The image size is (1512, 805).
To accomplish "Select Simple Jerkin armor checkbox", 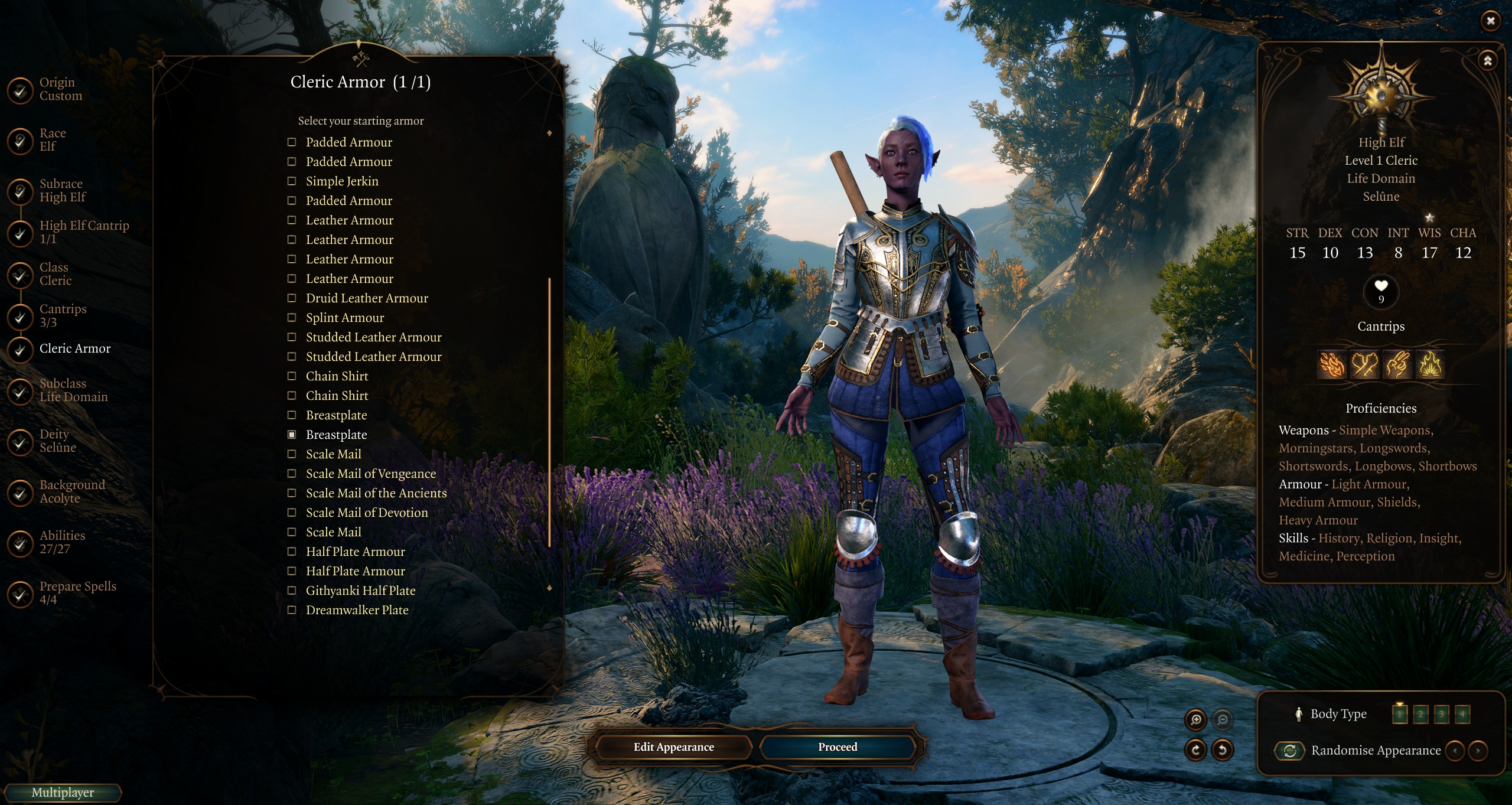I will point(292,181).
